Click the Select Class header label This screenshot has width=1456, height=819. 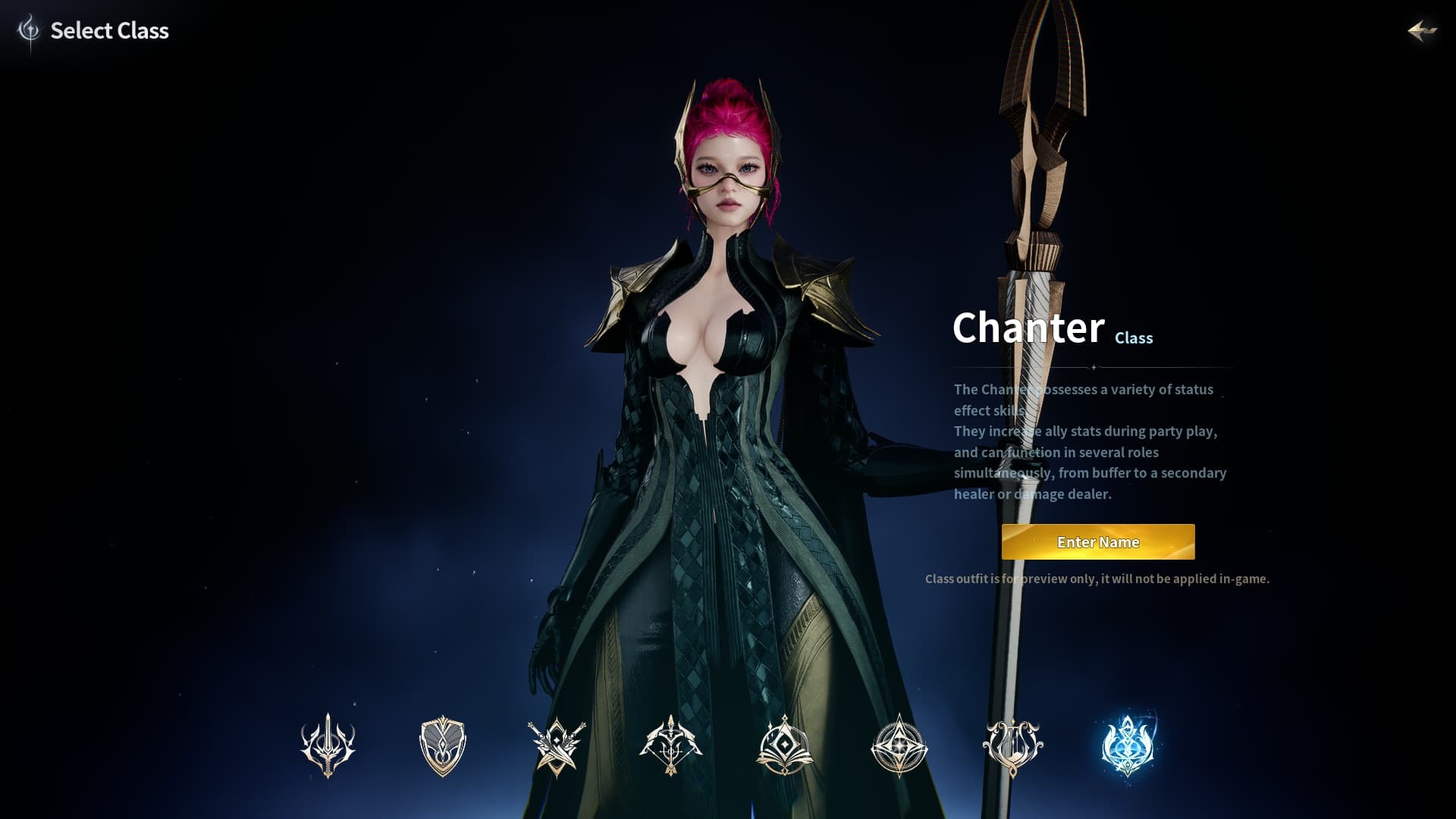(109, 31)
